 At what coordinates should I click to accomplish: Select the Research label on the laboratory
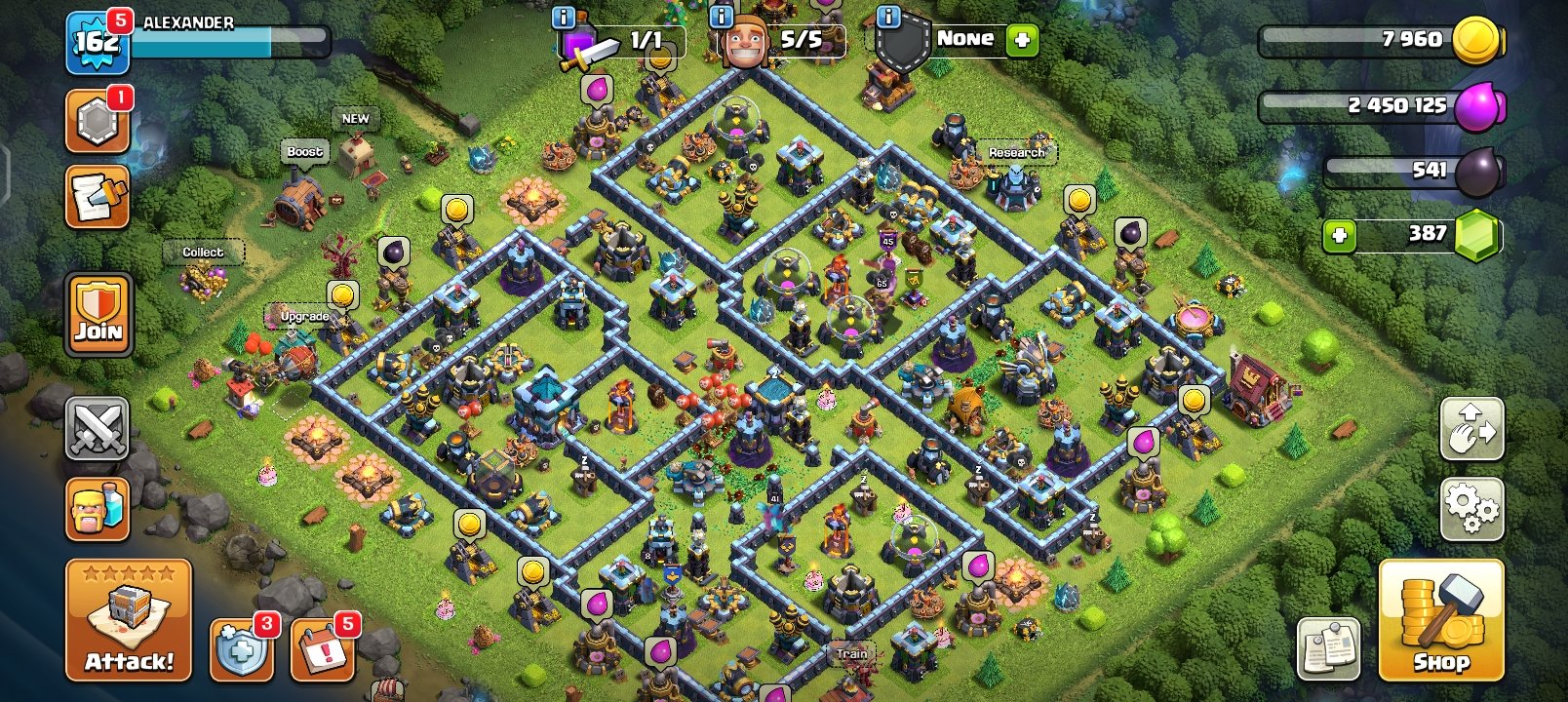tap(1015, 152)
